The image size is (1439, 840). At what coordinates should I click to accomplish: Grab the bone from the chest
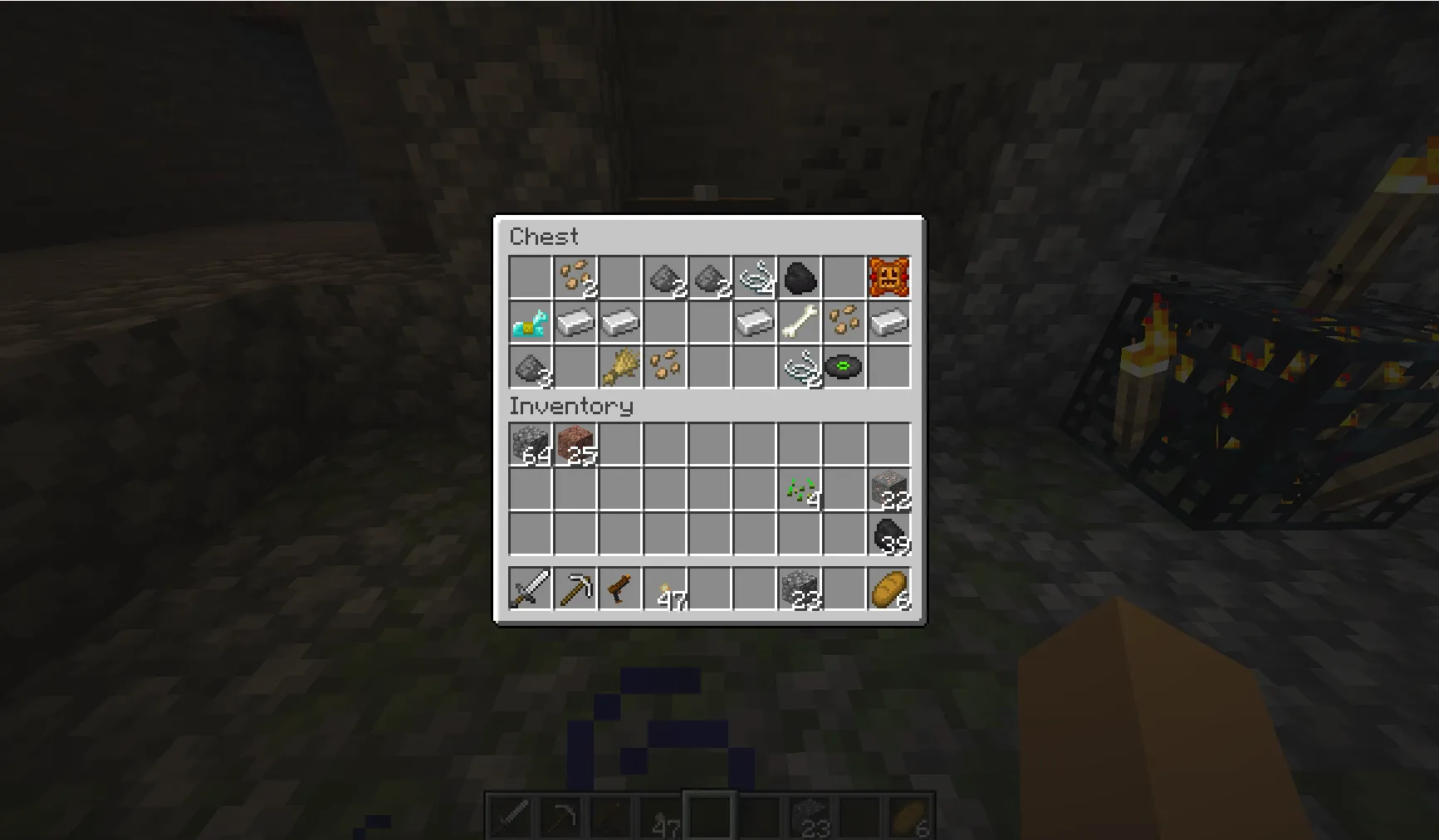(x=800, y=323)
